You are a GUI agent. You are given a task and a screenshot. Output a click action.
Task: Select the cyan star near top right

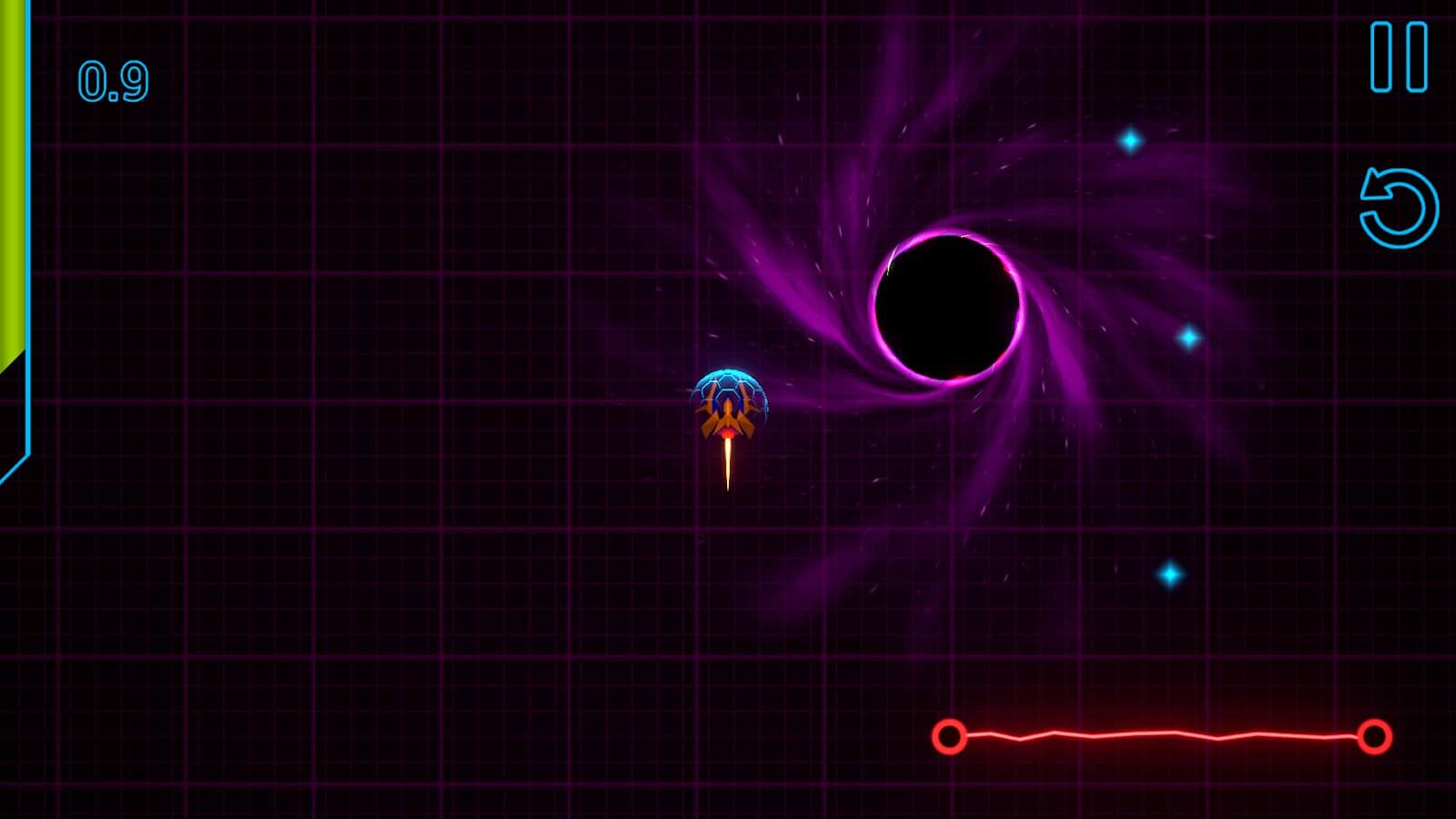(x=1128, y=143)
